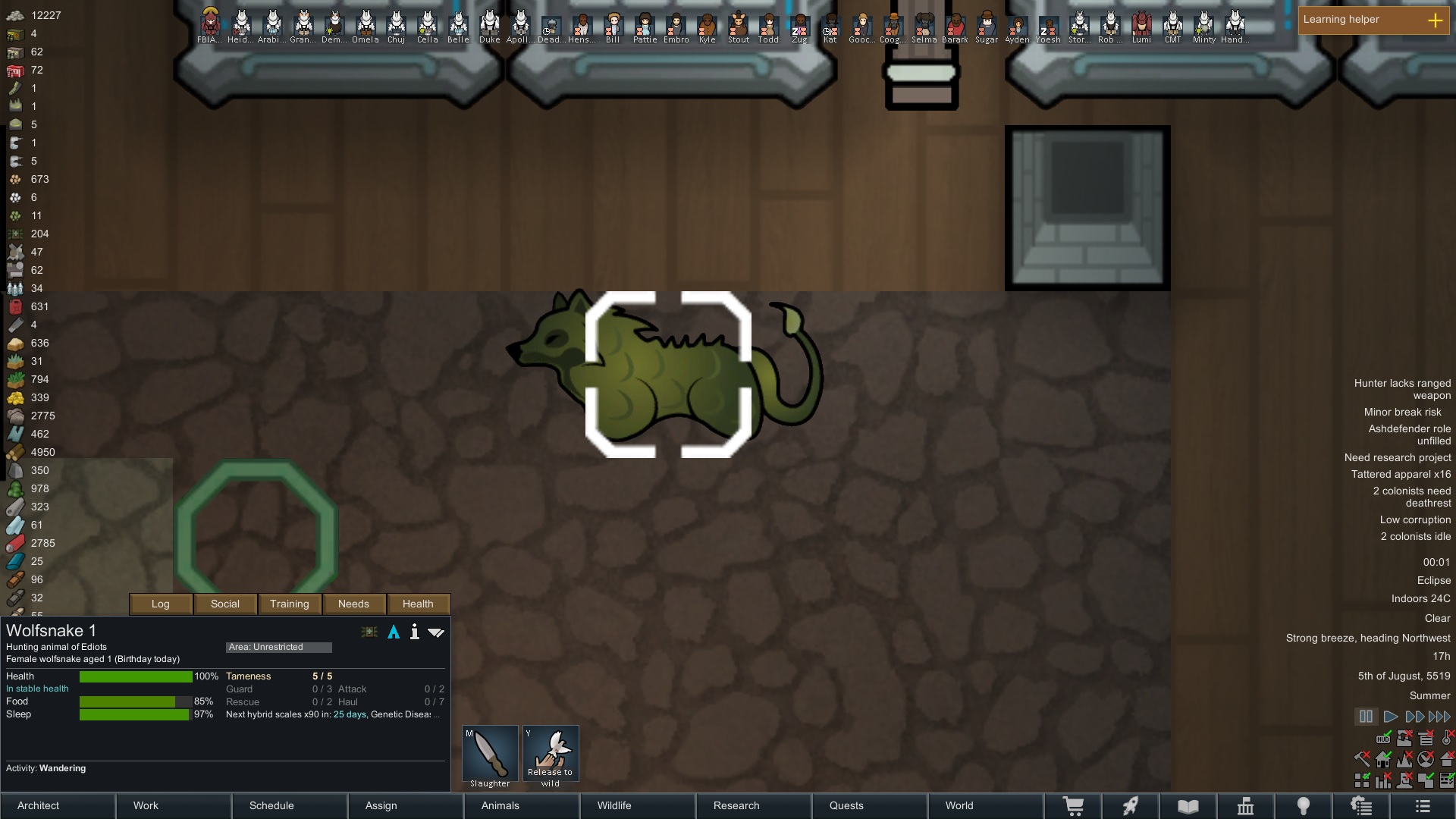The image size is (1456, 819).
Task: Open the Area: Unrestricted selector
Action: (279, 647)
